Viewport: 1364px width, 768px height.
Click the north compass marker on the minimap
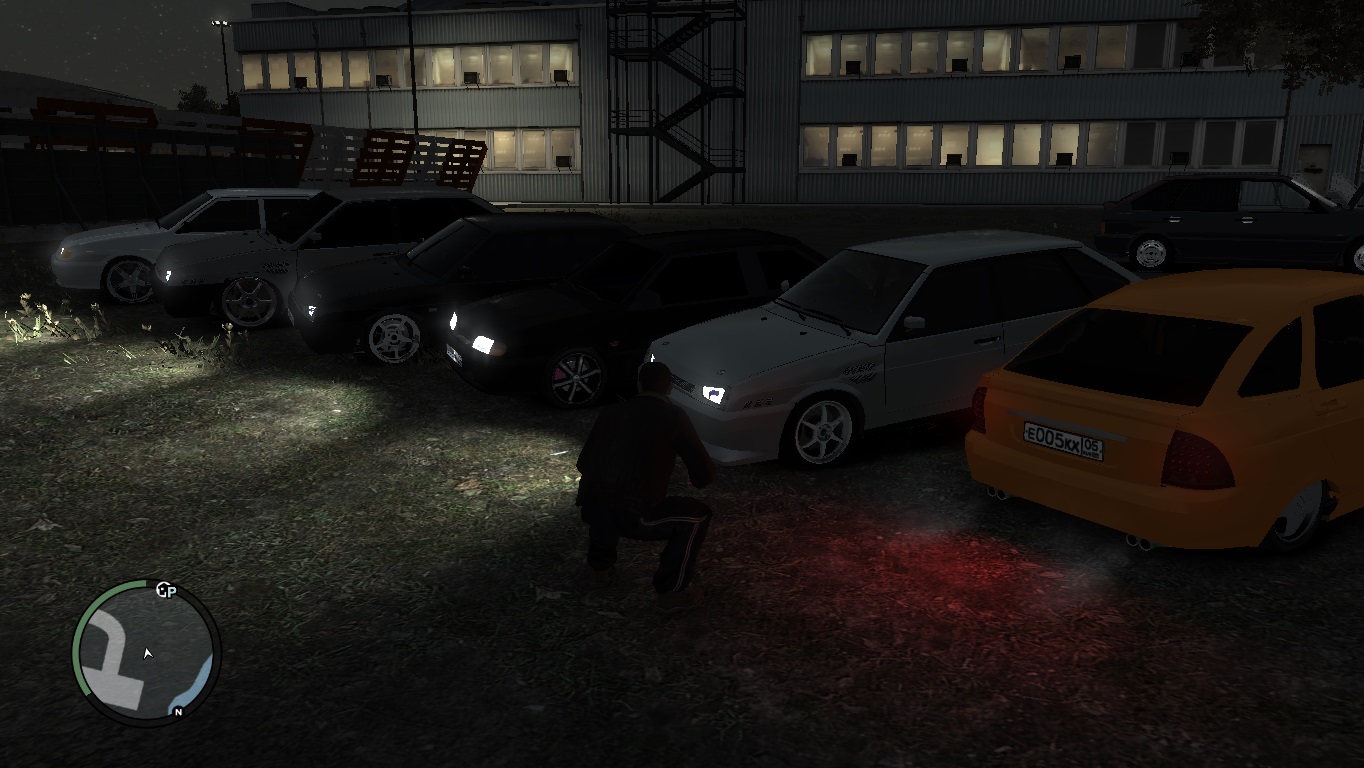coord(178,712)
